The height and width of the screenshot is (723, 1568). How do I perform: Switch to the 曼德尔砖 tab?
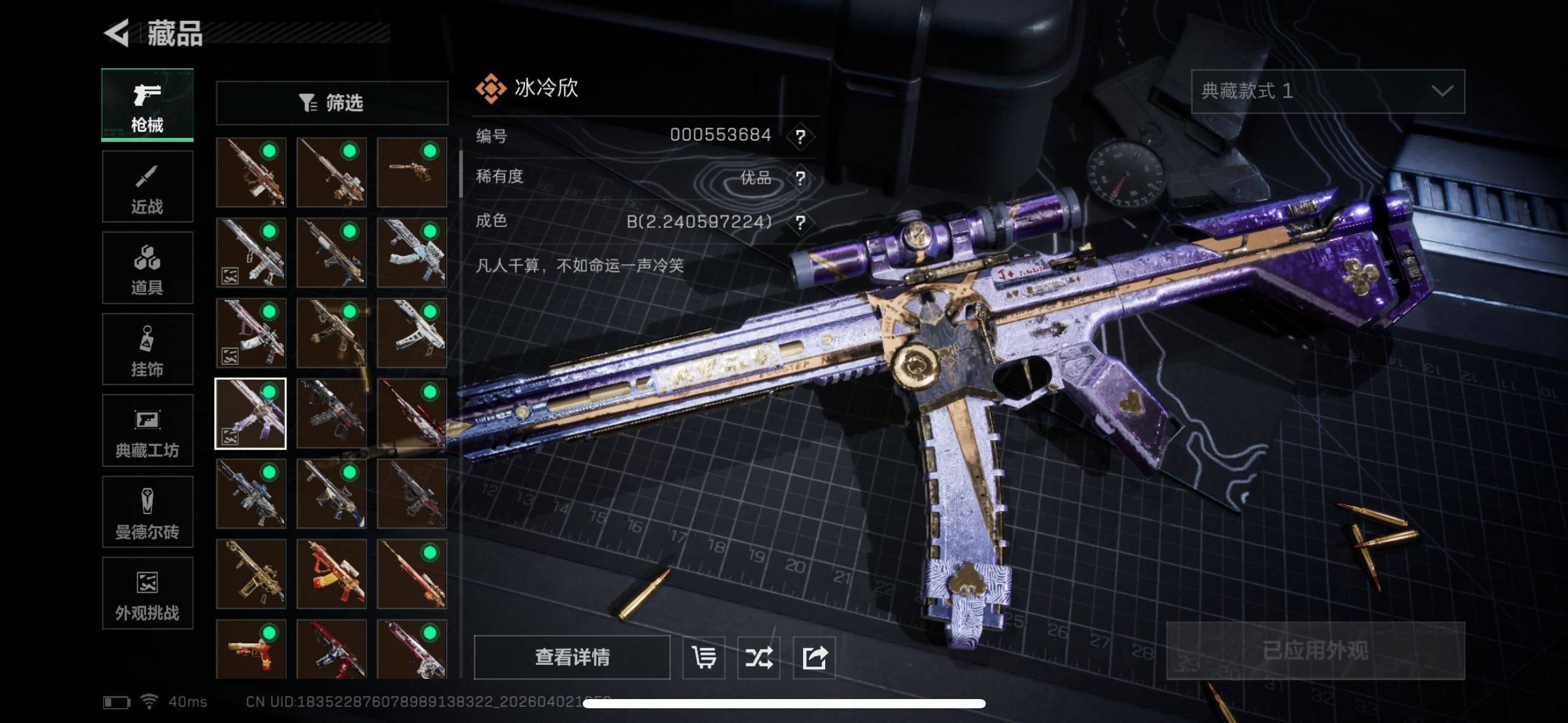147,512
